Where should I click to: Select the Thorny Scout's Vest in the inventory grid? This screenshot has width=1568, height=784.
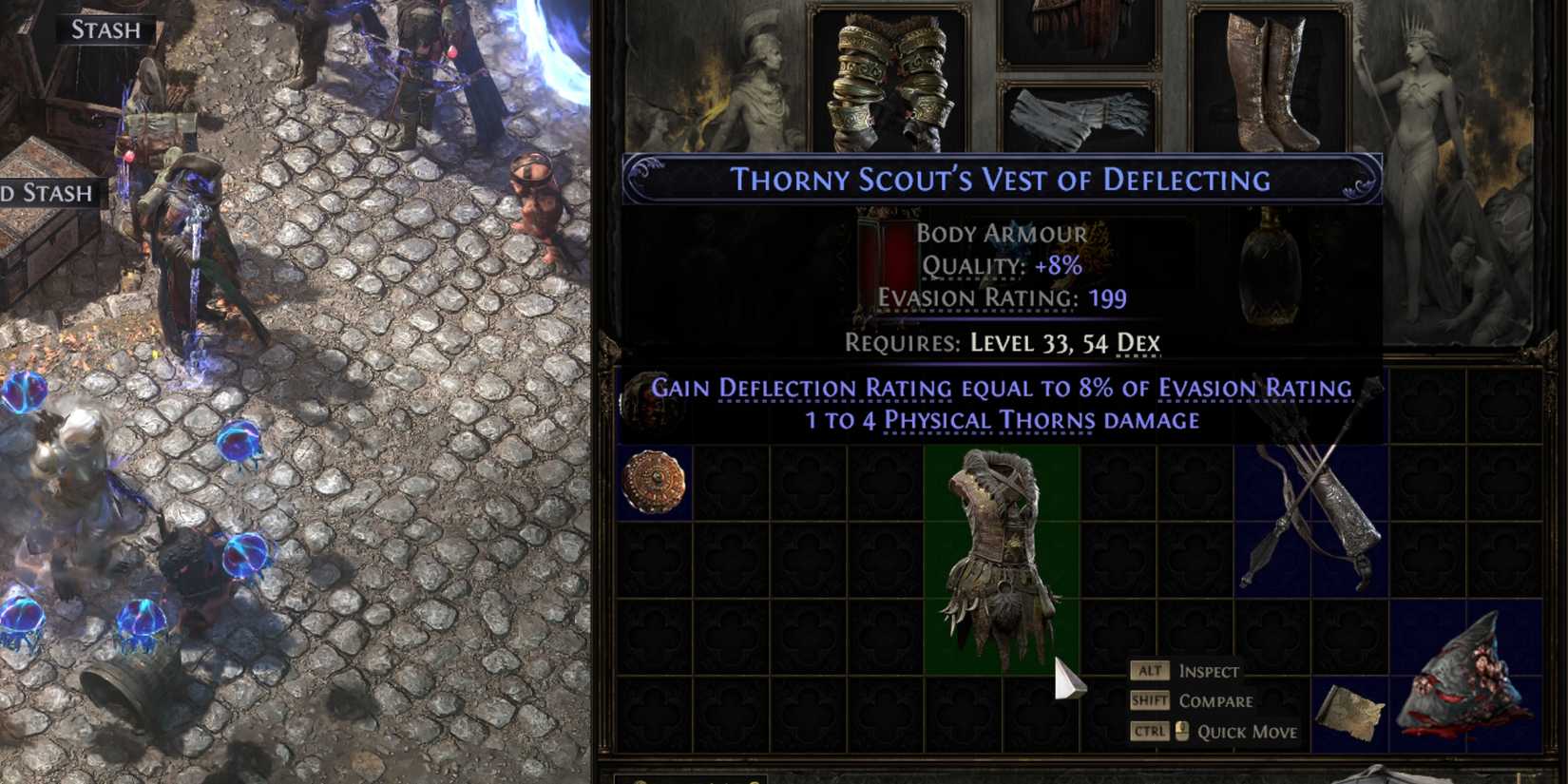coord(998,551)
